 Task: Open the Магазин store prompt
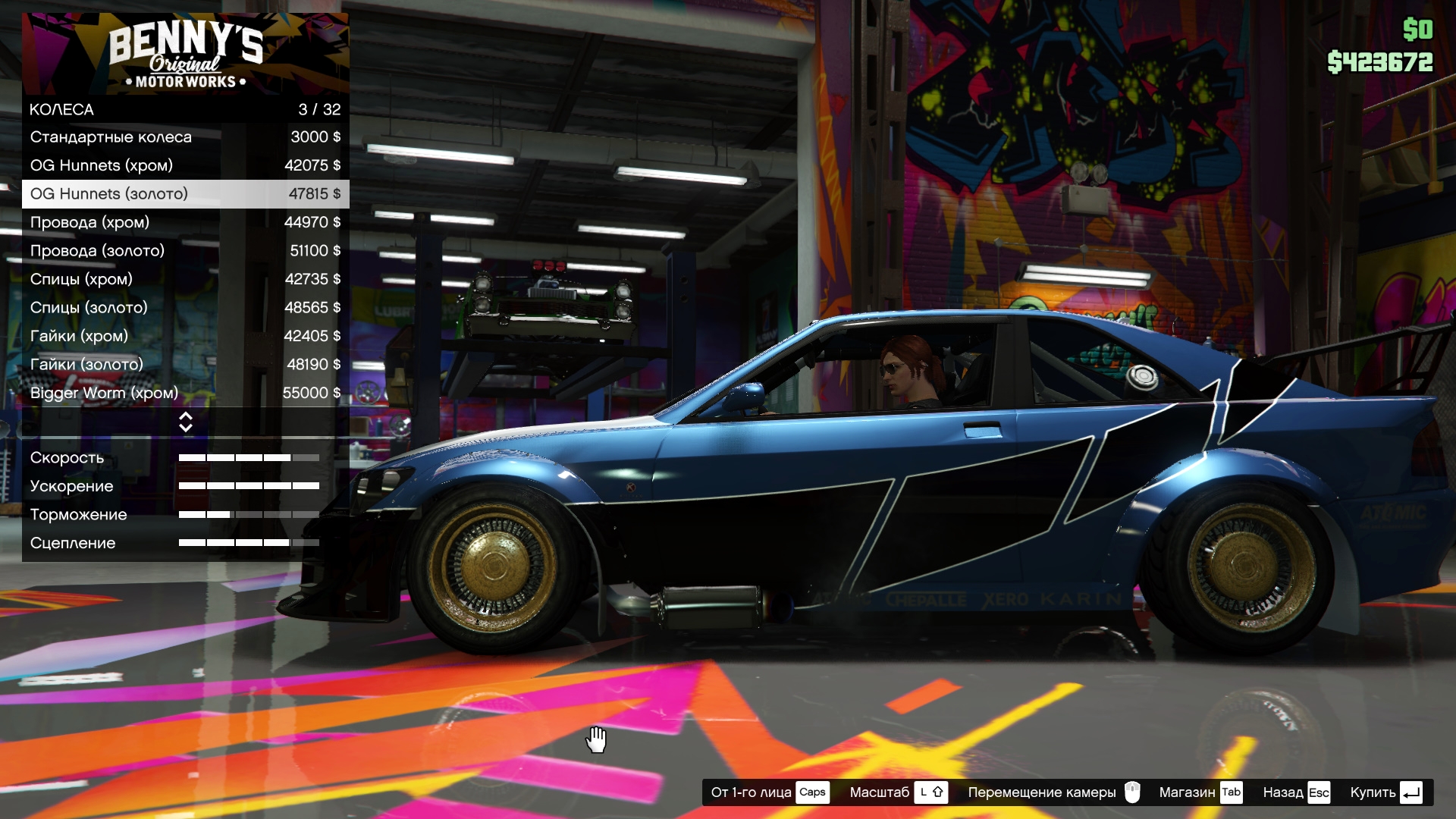(1200, 792)
